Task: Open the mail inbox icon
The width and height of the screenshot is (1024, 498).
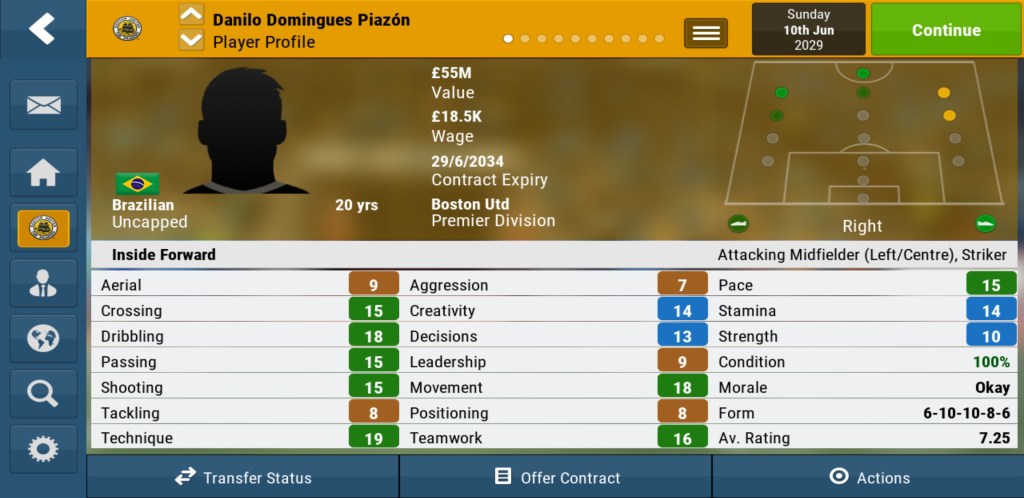Action: point(43,105)
